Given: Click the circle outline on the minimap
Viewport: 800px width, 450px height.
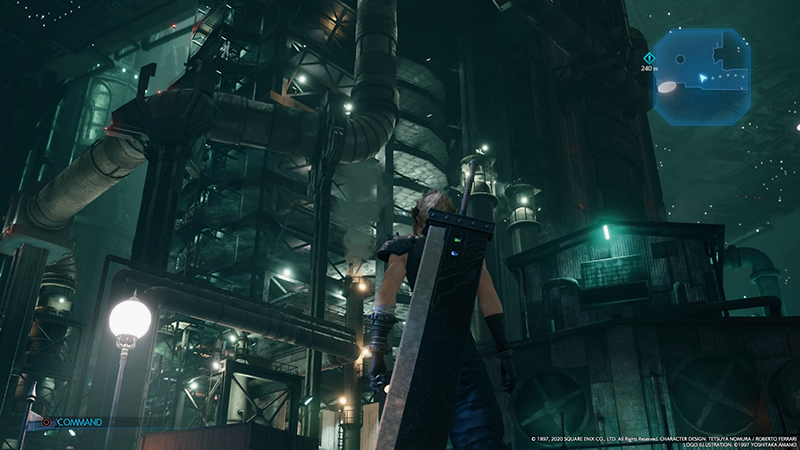Looking at the screenshot, I should point(680,59).
